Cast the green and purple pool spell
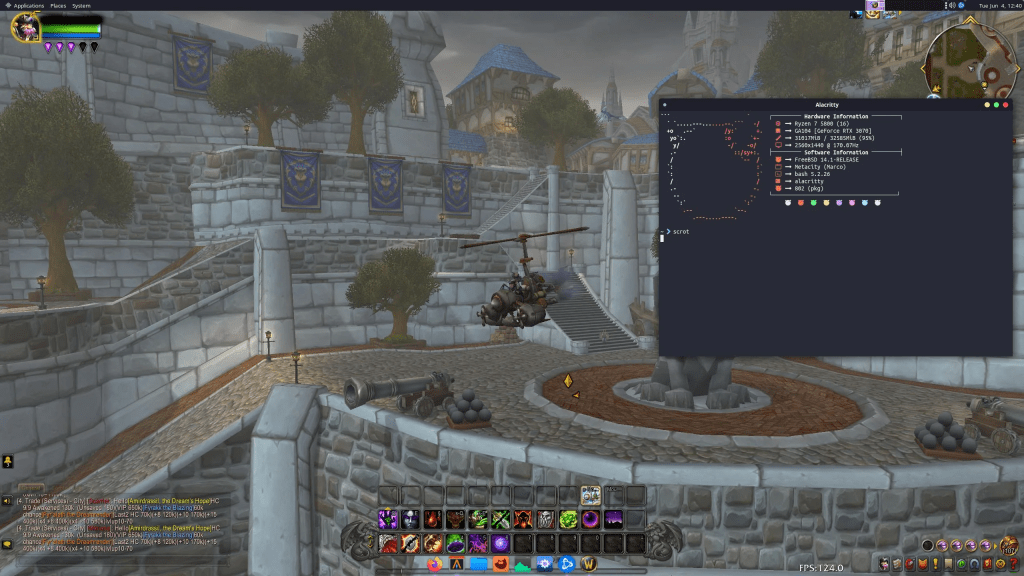 pyautogui.click(x=455, y=542)
